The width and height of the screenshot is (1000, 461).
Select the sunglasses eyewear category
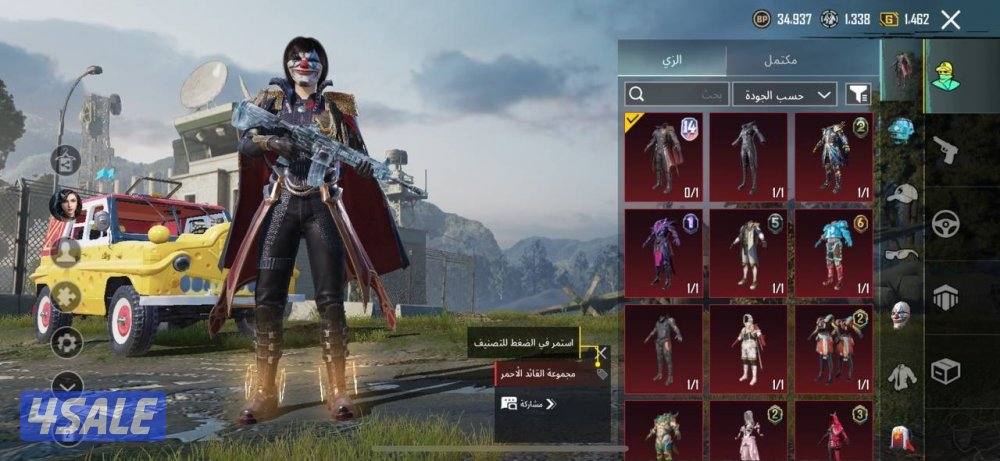902,254
